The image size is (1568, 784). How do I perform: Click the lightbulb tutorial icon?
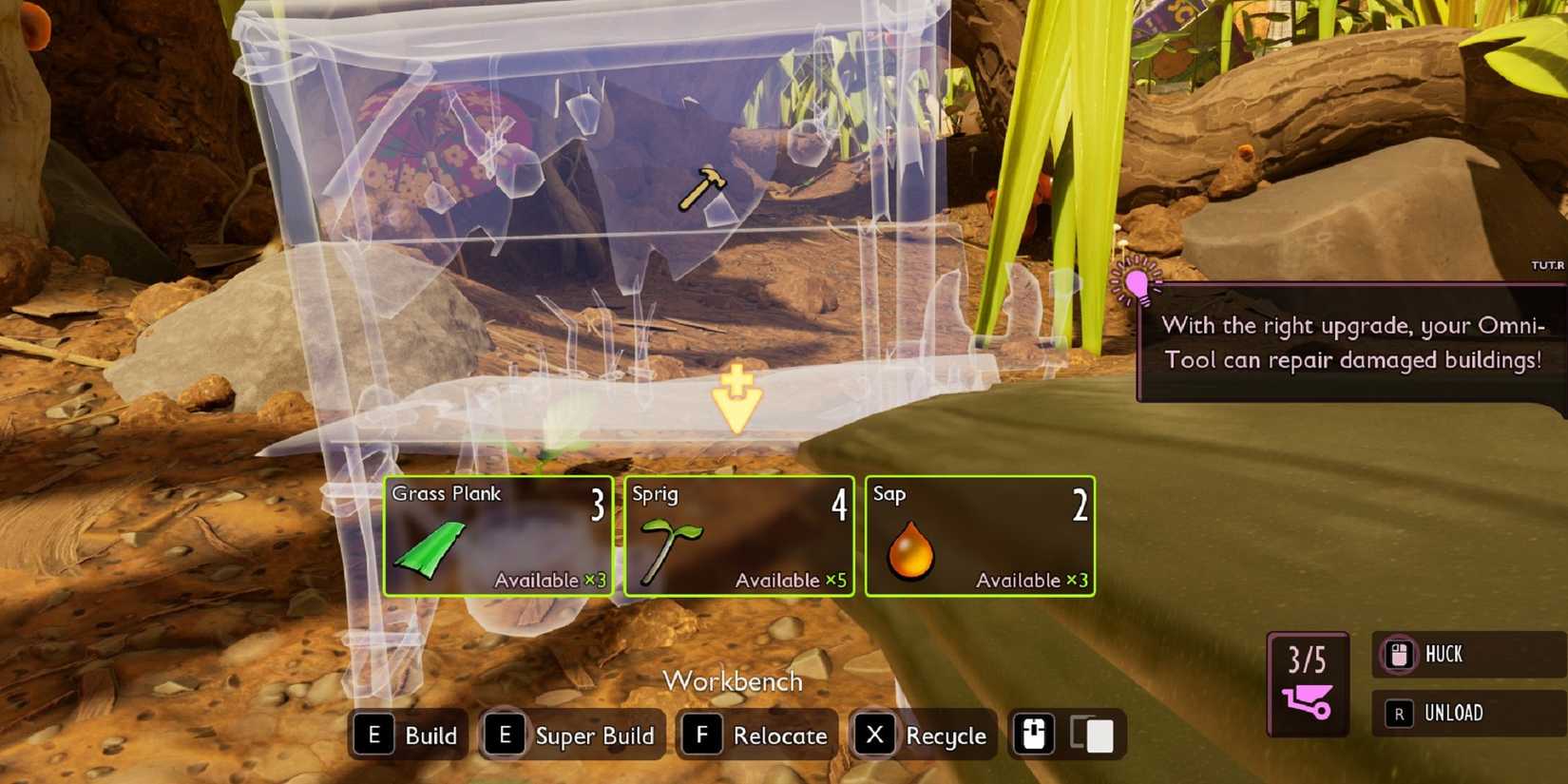[x=1137, y=282]
